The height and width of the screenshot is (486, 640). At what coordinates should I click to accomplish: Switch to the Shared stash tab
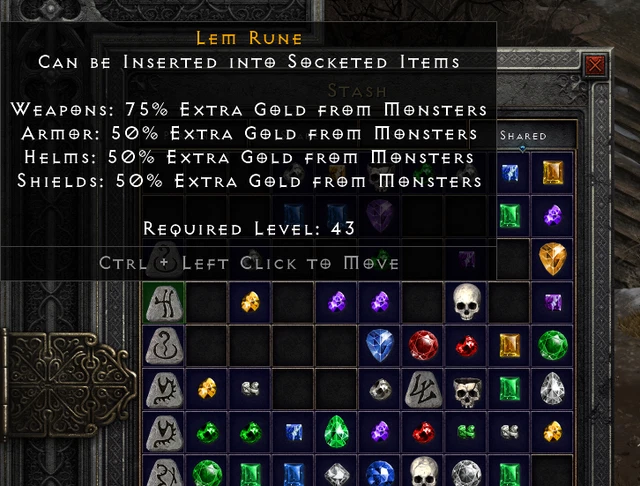(x=523, y=135)
